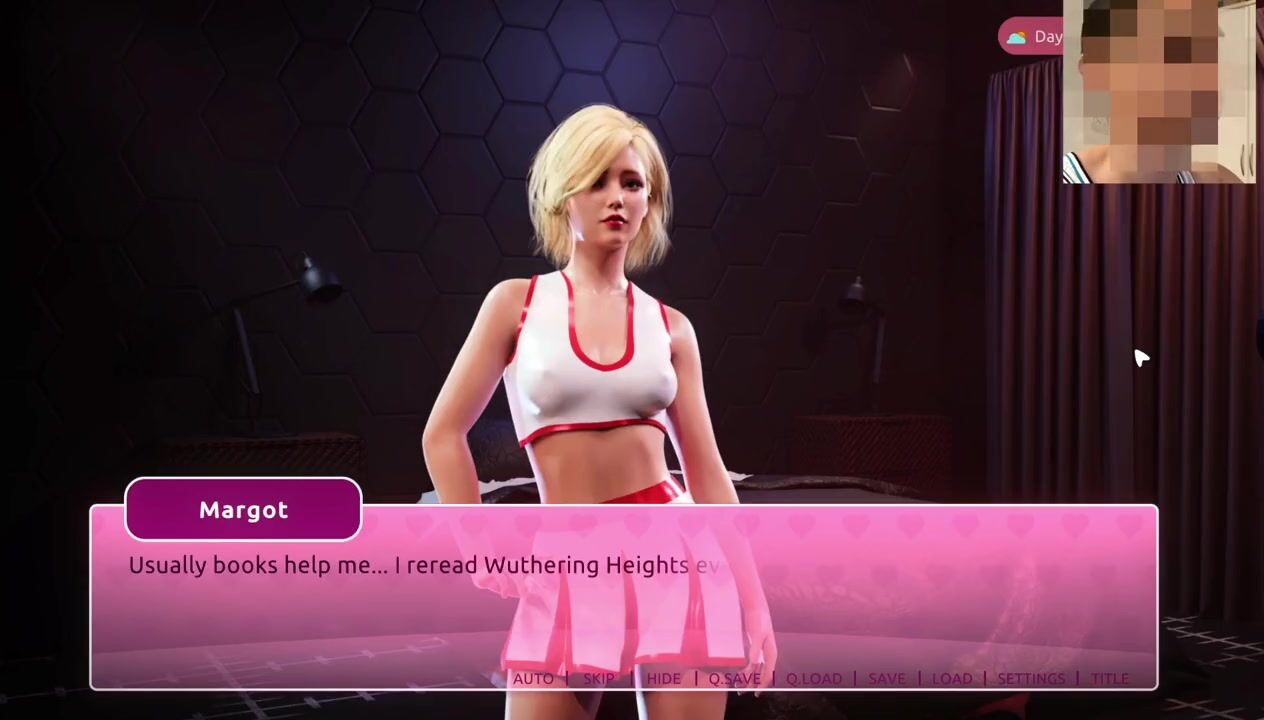Open the LOAD menu
This screenshot has width=1264, height=720.
[x=951, y=678]
